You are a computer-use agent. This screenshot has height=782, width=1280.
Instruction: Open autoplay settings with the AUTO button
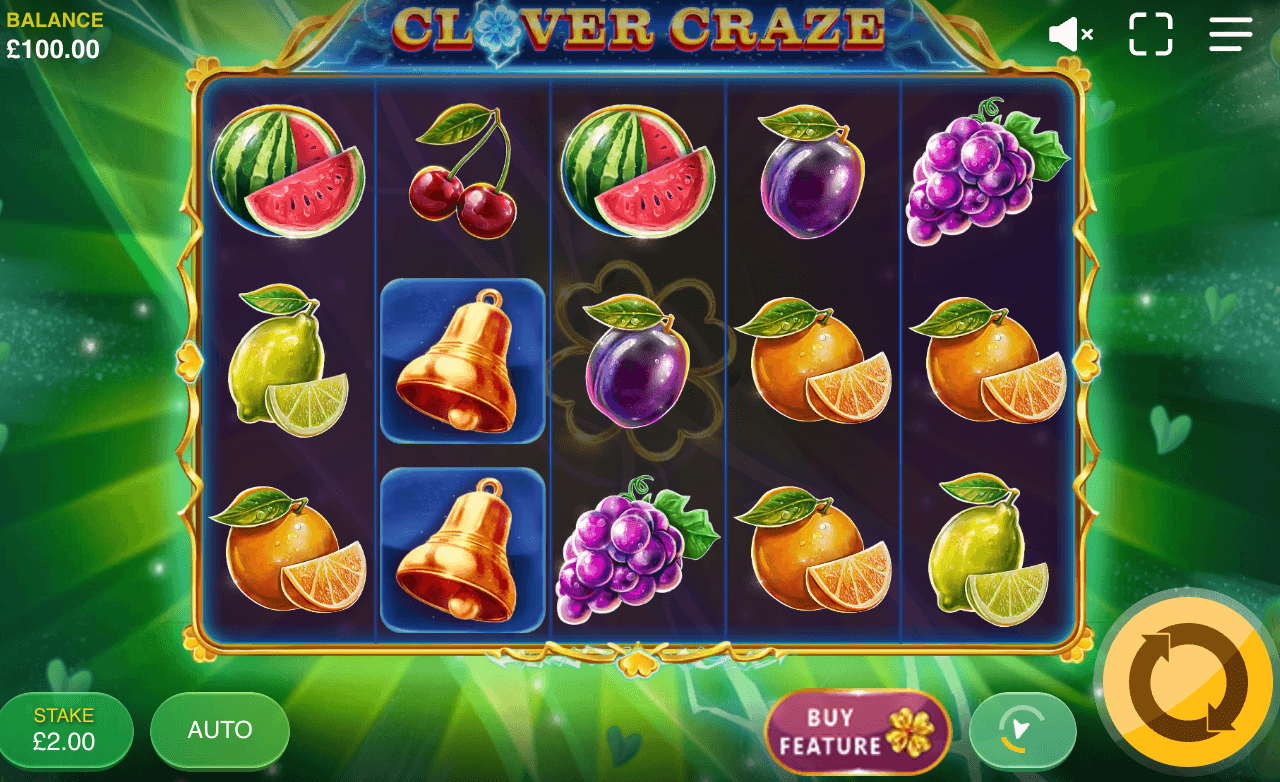click(218, 730)
